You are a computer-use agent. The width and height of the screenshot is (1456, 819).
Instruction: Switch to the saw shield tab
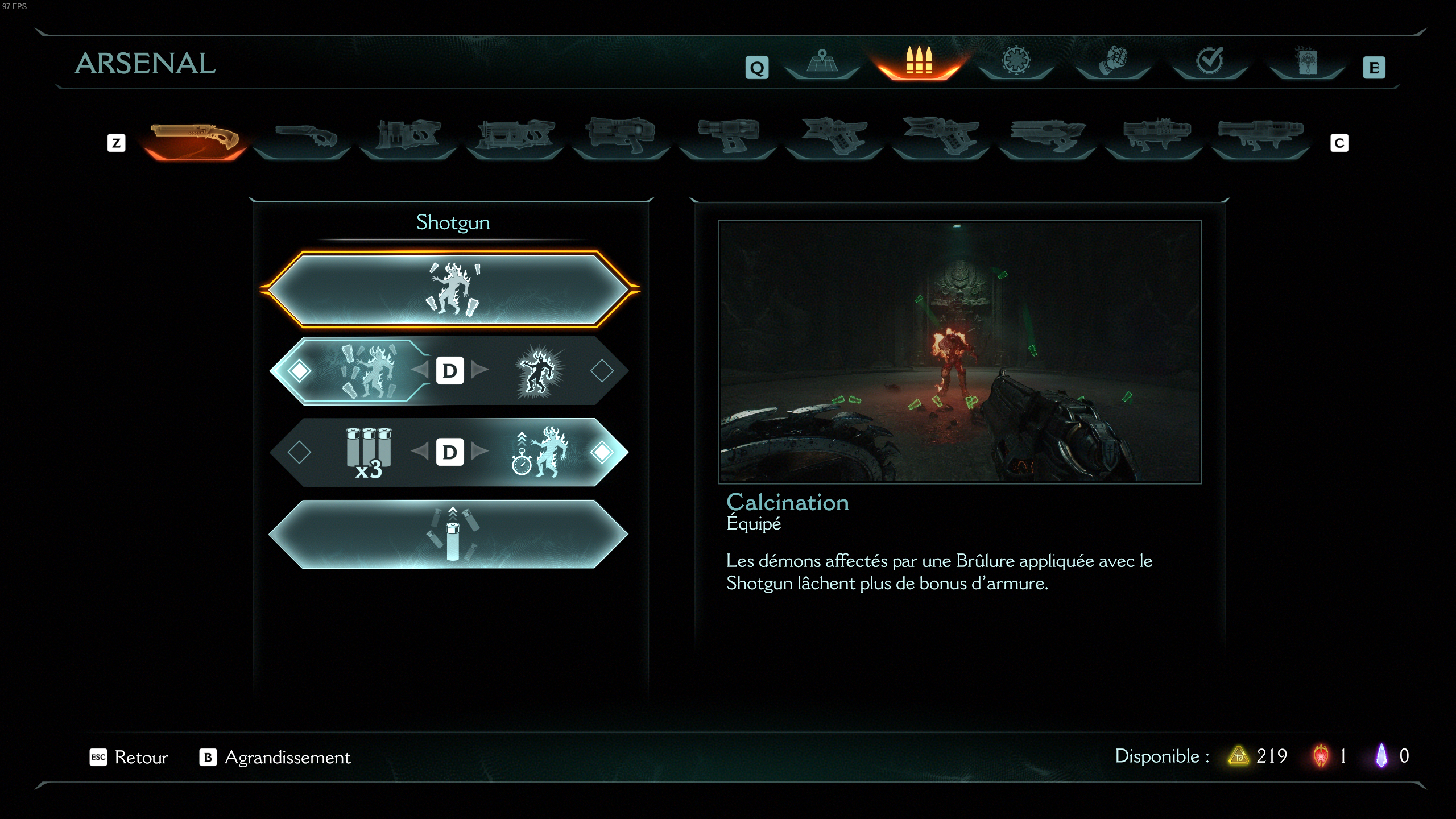click(x=1016, y=62)
